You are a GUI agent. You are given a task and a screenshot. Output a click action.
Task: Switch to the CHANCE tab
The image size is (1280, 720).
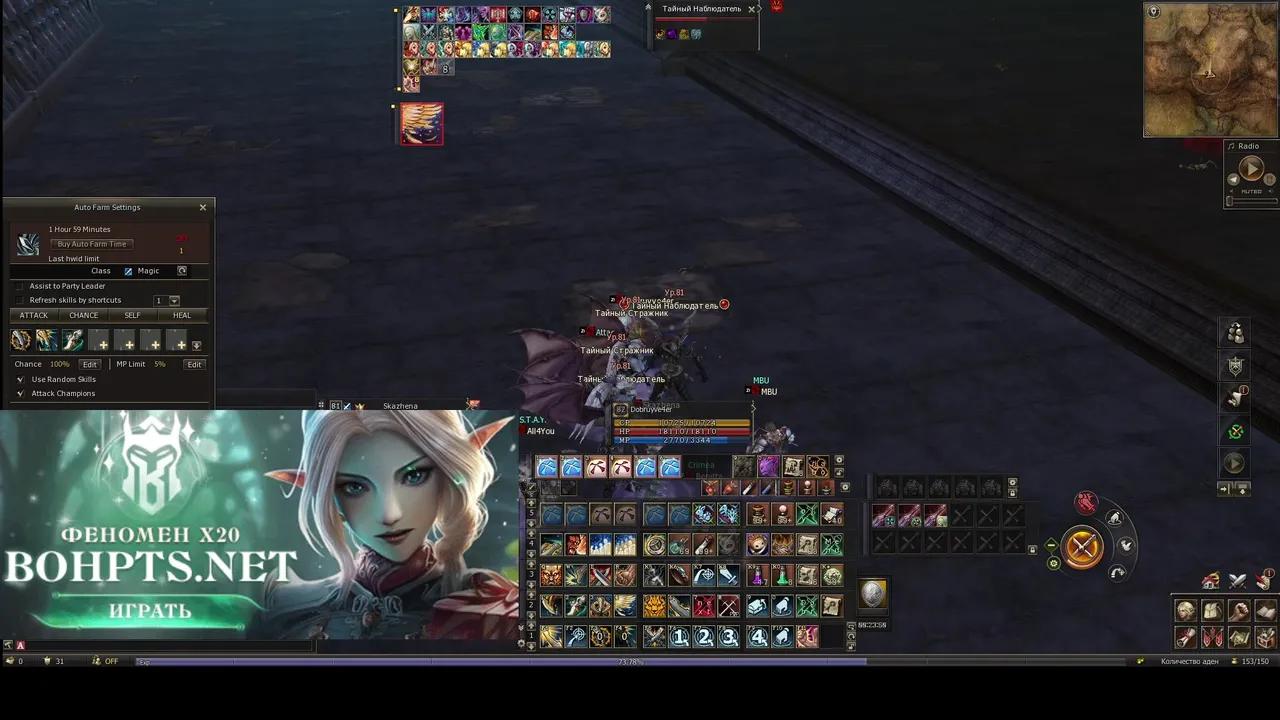click(x=83, y=315)
